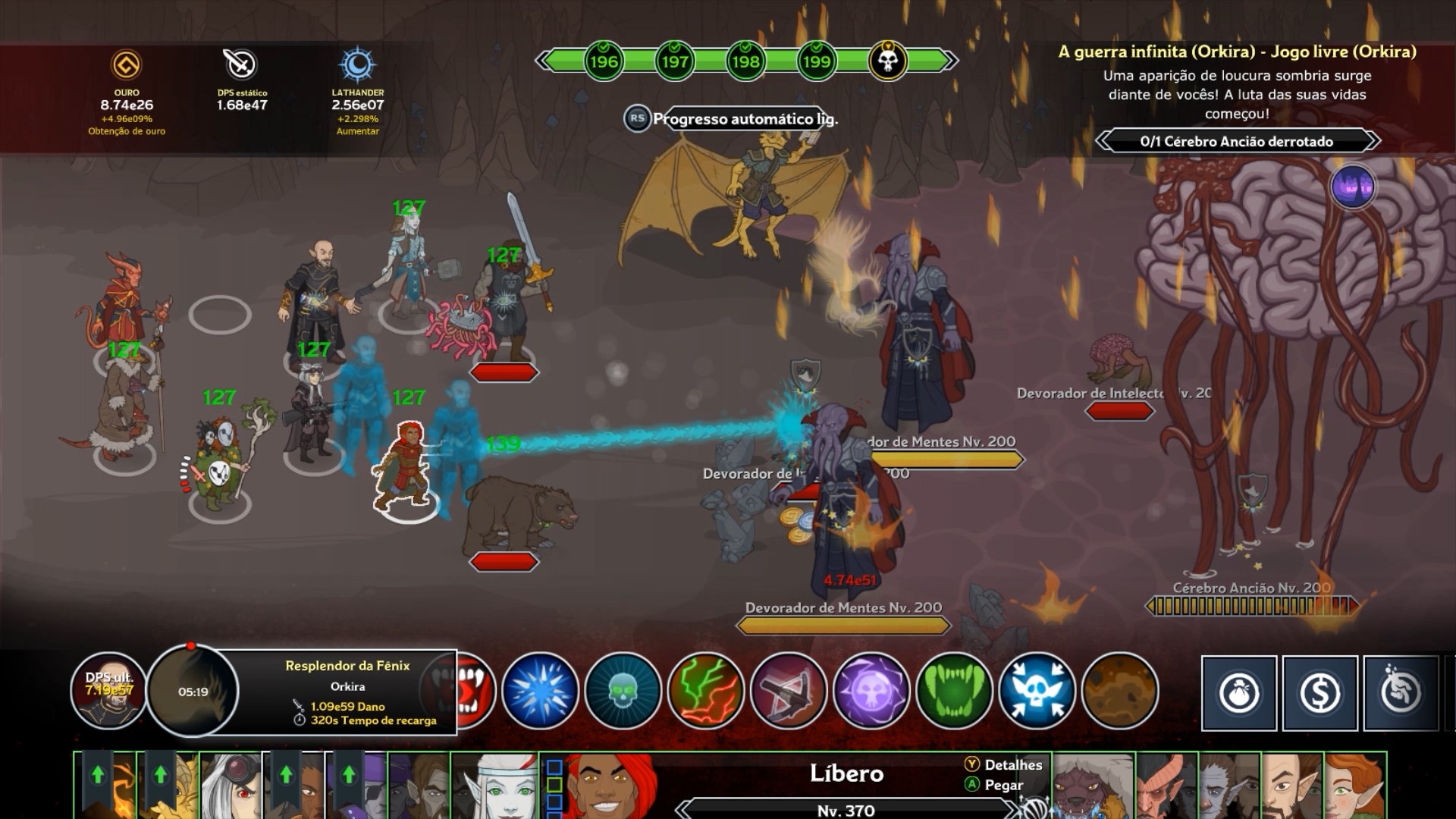Image resolution: width=1456 pixels, height=819 pixels.
Task: Activate the blue winged skull ultimate
Action: [1037, 692]
